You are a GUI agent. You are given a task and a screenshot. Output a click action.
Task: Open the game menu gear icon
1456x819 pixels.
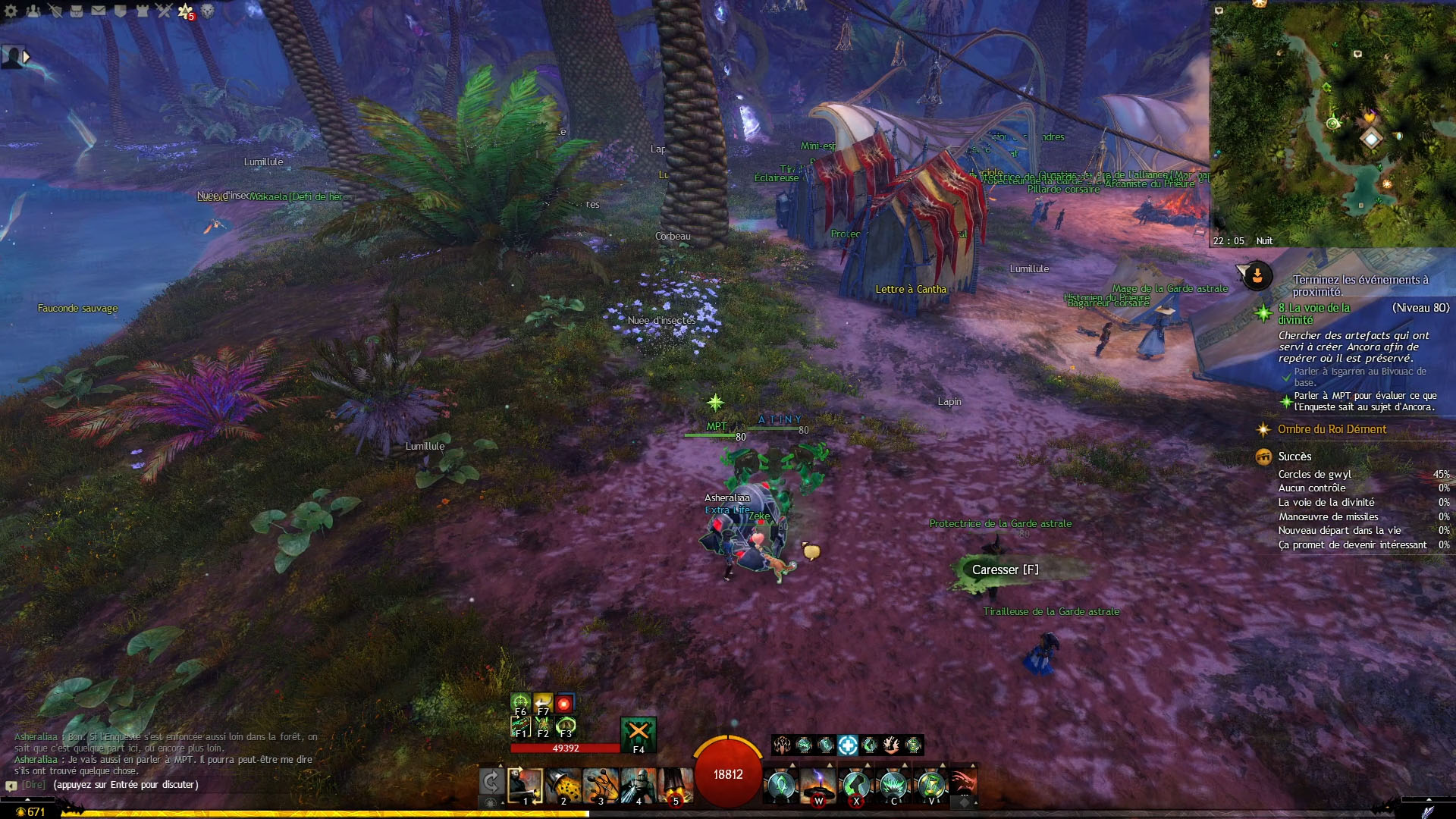pos(11,11)
